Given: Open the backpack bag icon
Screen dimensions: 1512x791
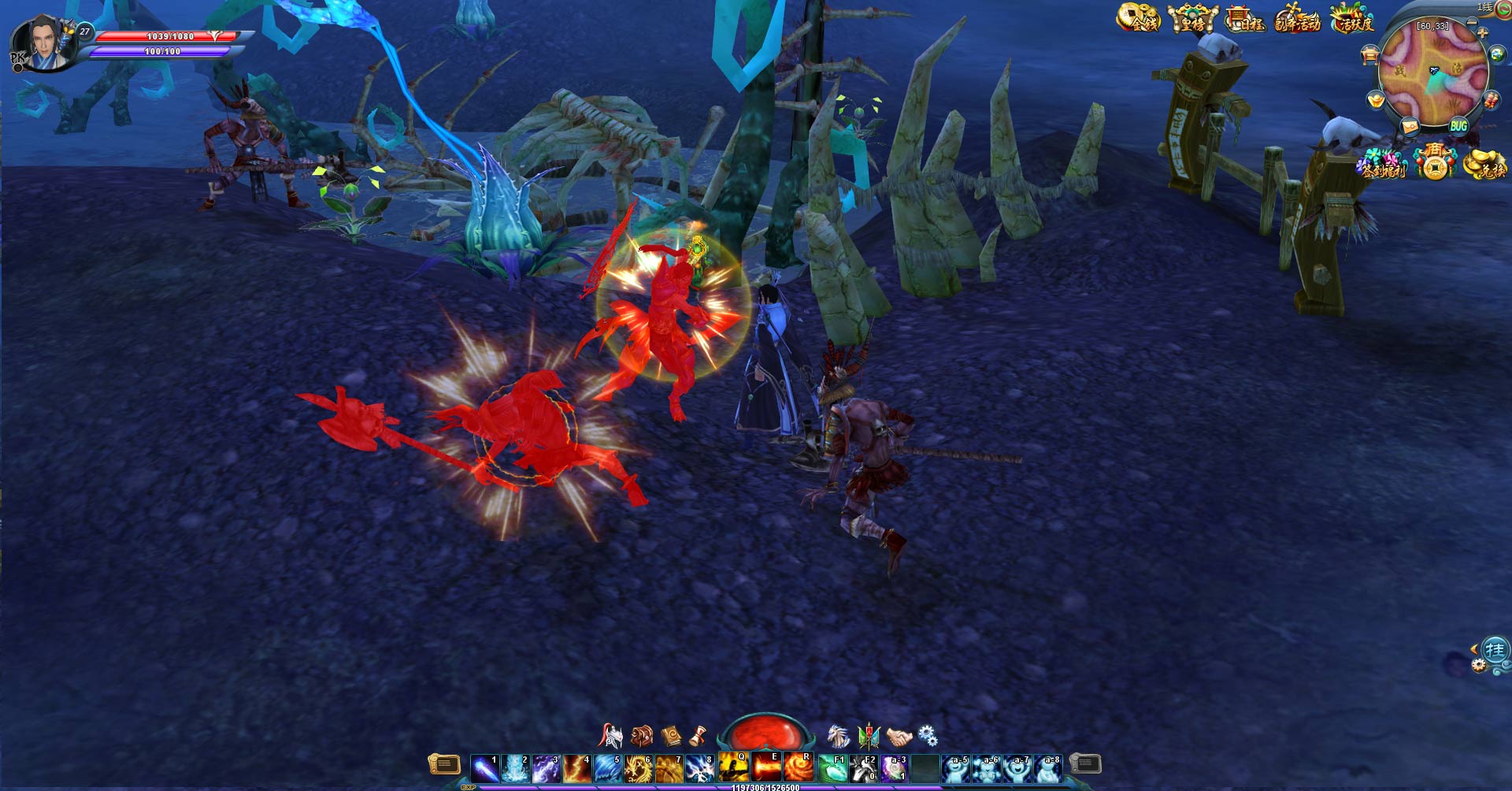Looking at the screenshot, I should (642, 736).
